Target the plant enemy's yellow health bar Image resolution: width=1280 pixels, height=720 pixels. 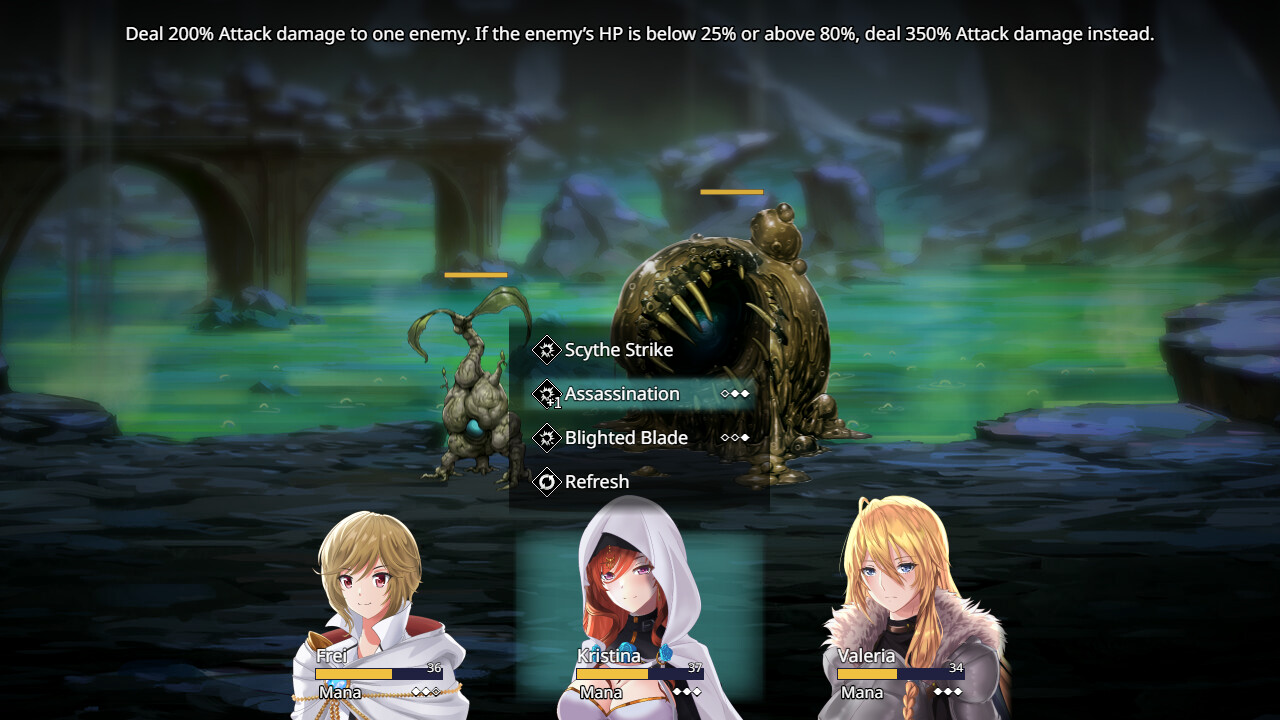476,273
